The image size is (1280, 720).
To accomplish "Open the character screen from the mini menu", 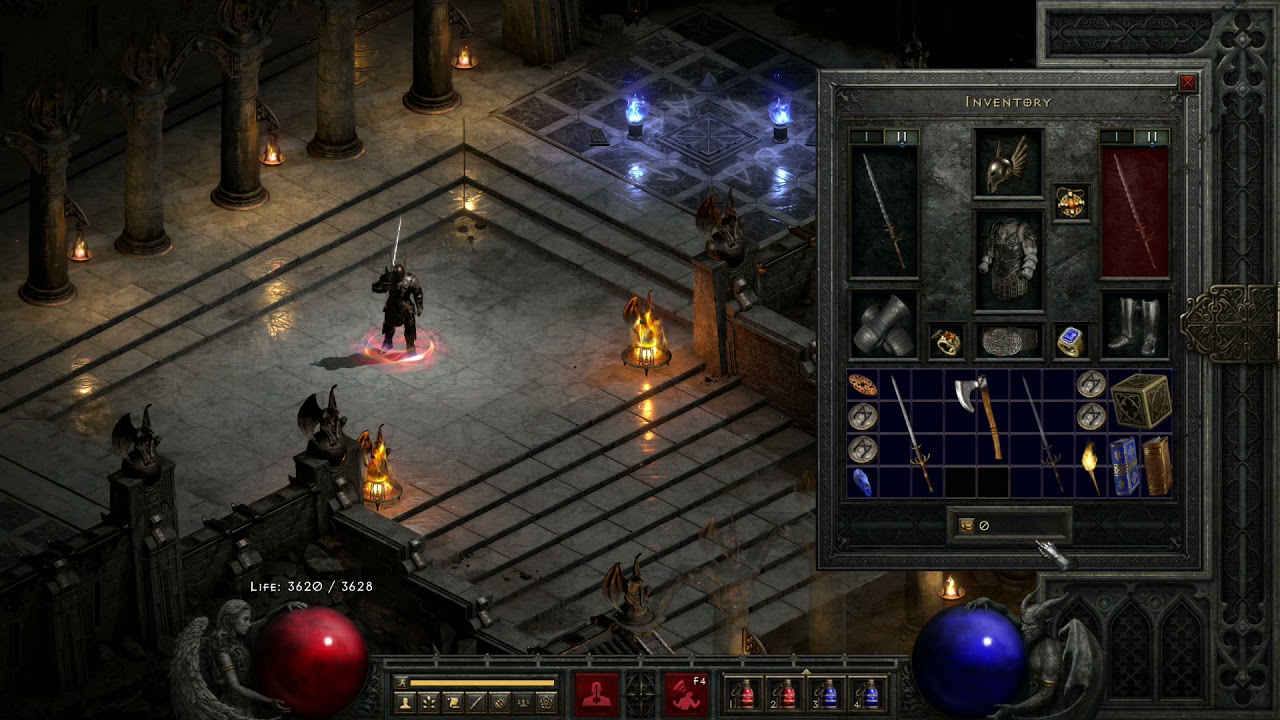I will pos(405,703).
